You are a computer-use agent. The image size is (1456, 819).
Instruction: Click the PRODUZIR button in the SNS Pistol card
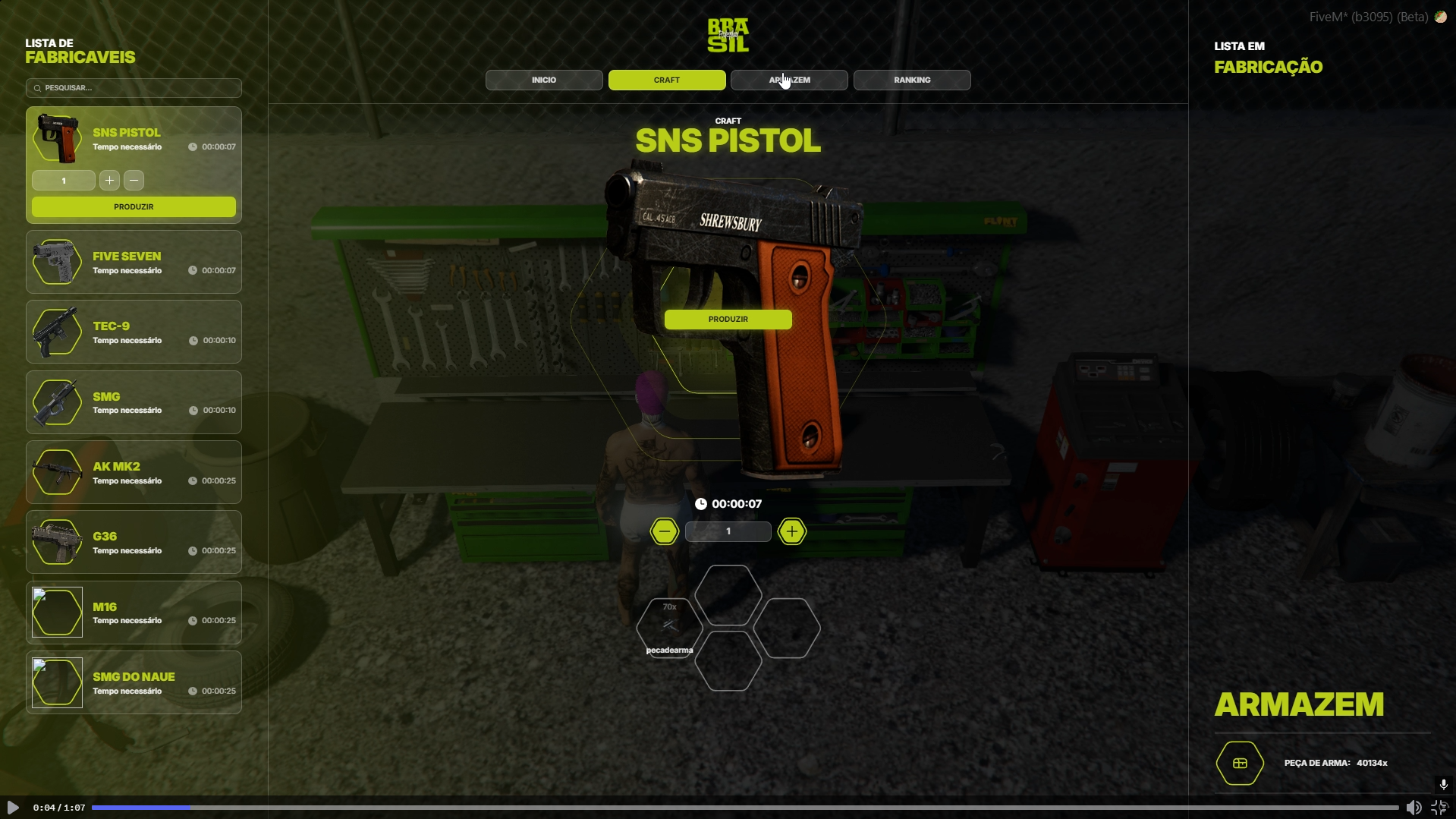[134, 206]
